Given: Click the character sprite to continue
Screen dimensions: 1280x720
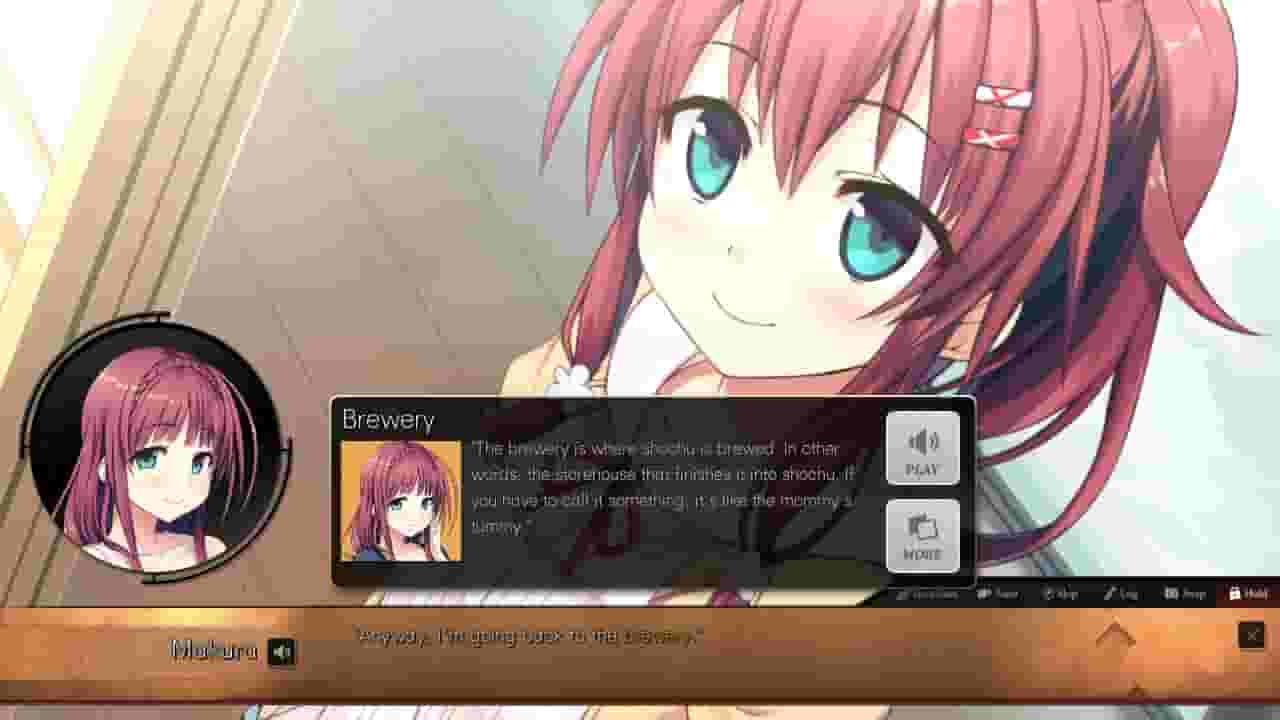Looking at the screenshot, I should 800,200.
